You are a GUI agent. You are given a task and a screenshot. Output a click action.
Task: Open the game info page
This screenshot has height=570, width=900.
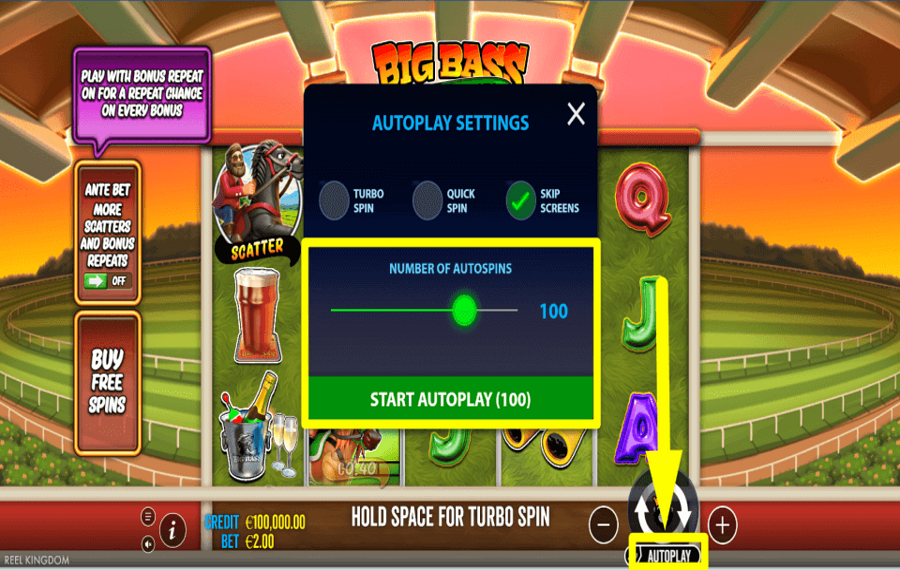tap(172, 530)
